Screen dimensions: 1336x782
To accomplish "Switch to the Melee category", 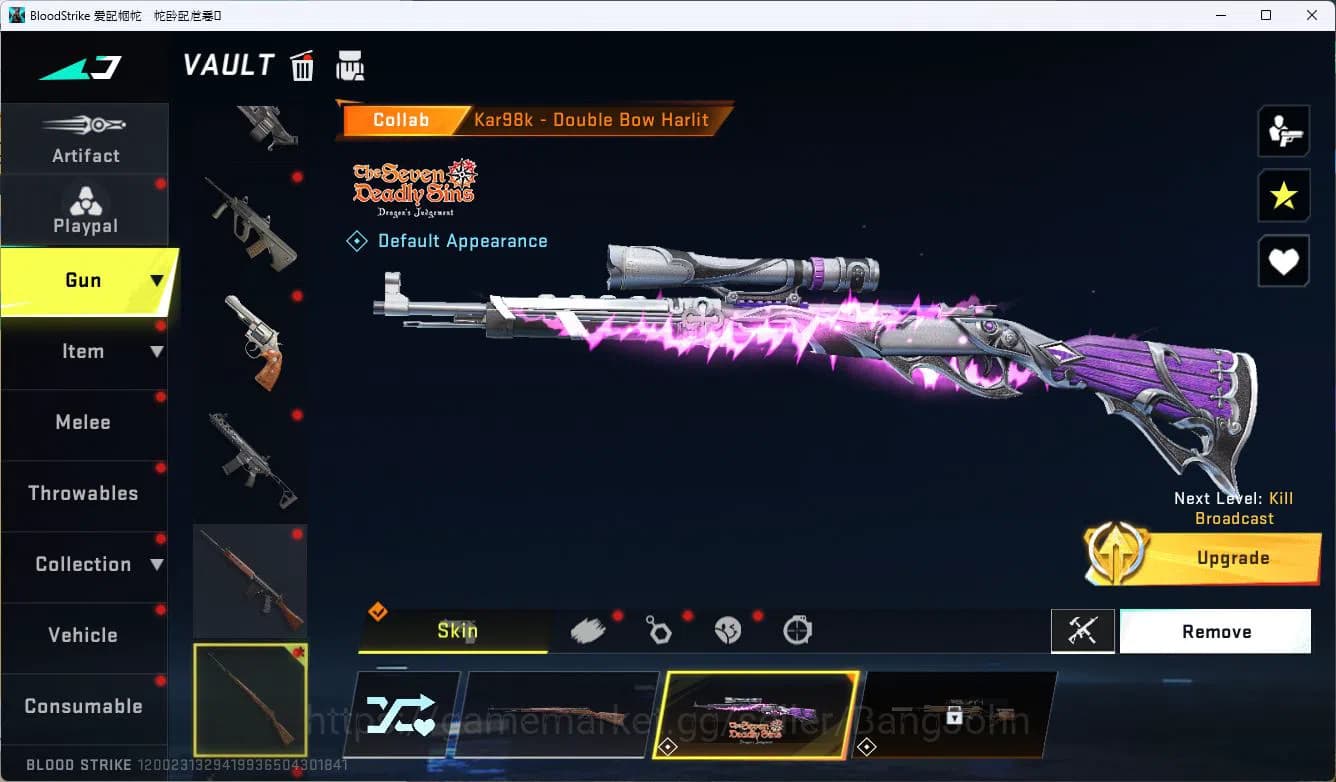I will tap(83, 423).
